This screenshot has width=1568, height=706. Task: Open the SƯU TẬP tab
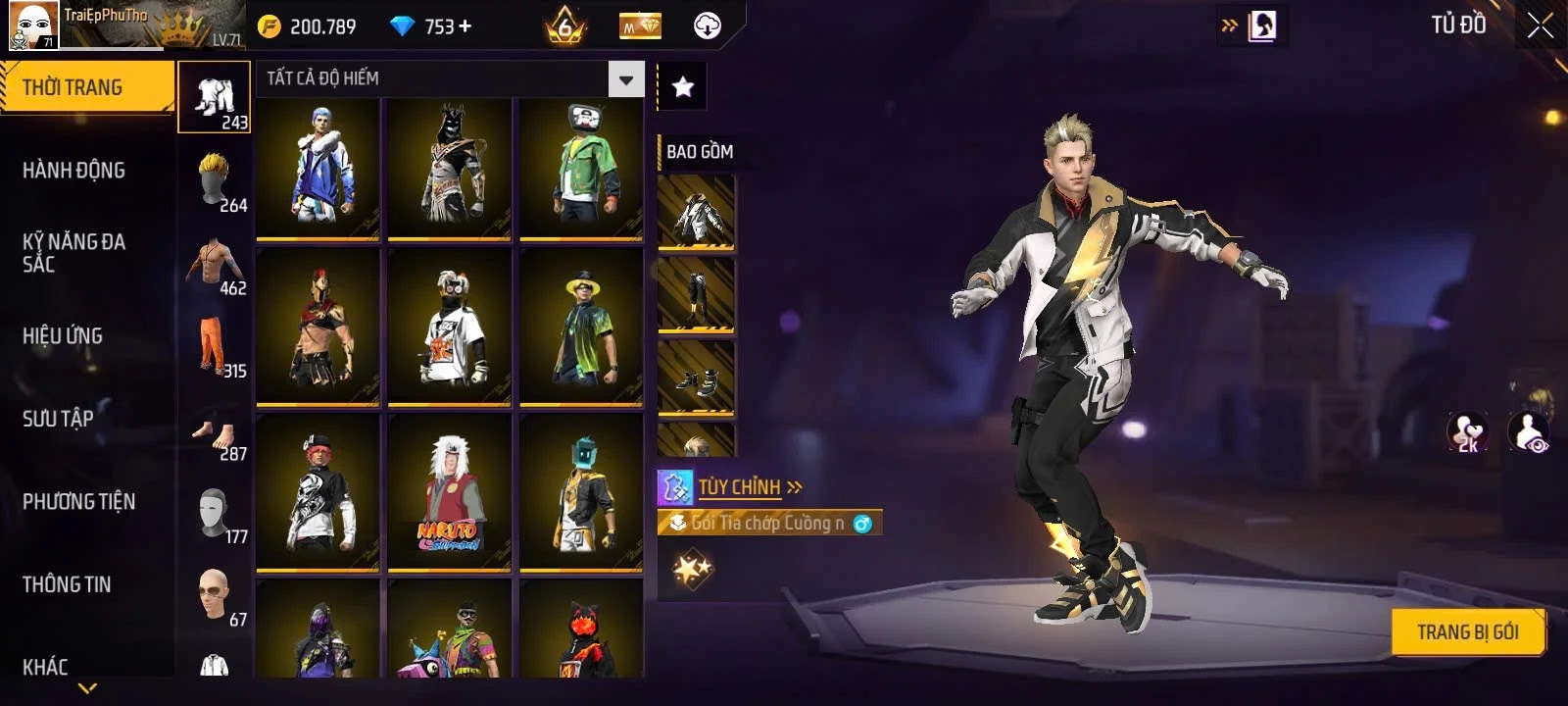(x=58, y=419)
